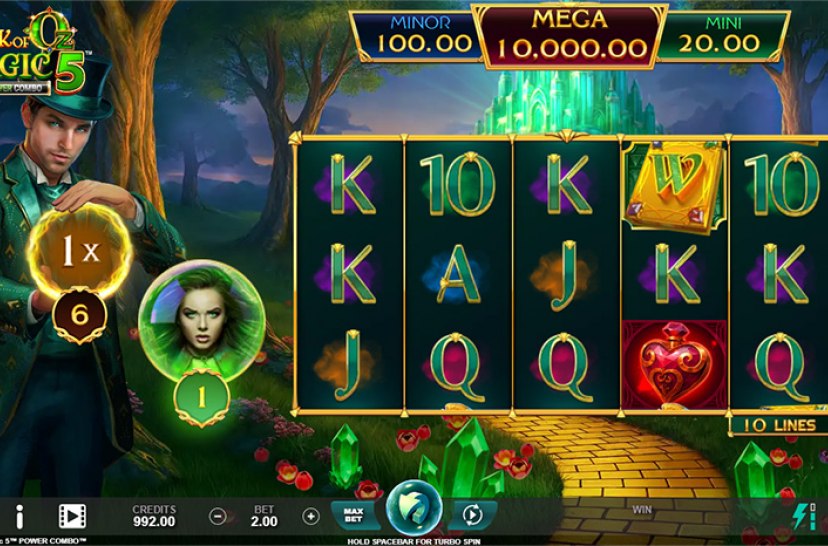Start autoplay with the circular arrows button
828x546 pixels.
tap(471, 515)
